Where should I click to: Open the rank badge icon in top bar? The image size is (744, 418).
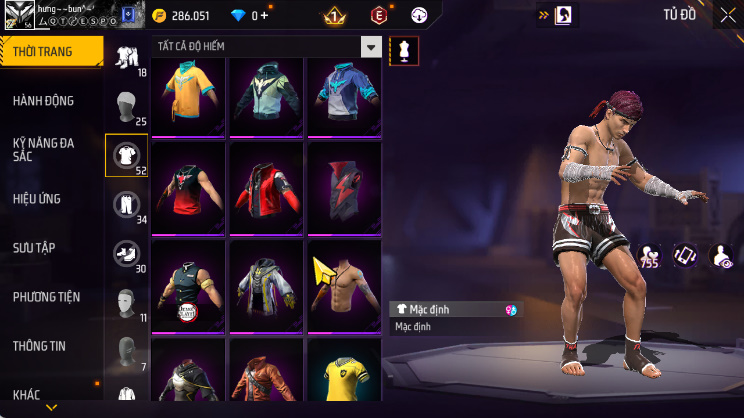[x=334, y=16]
